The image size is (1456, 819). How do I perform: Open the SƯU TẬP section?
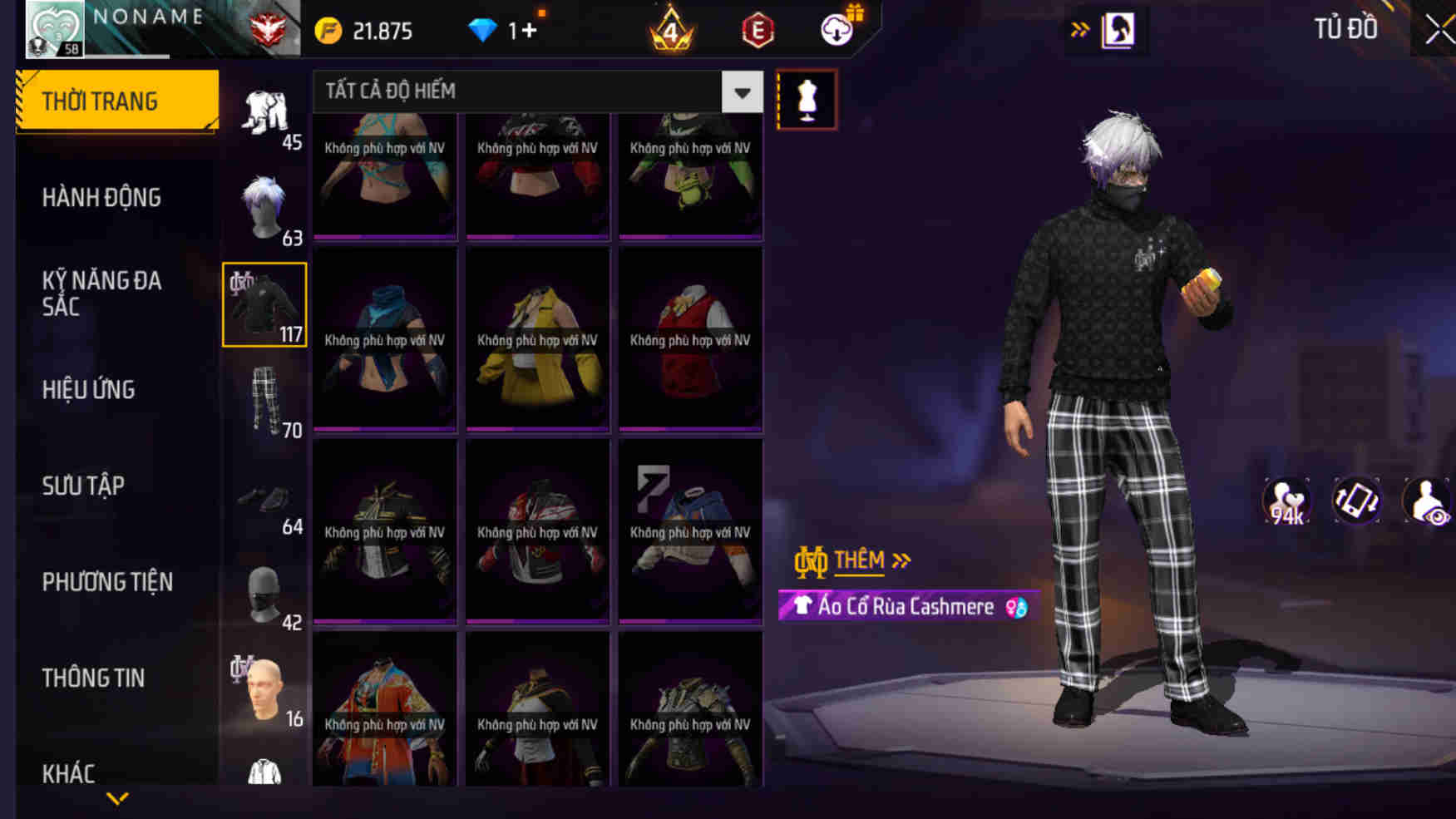(x=83, y=486)
